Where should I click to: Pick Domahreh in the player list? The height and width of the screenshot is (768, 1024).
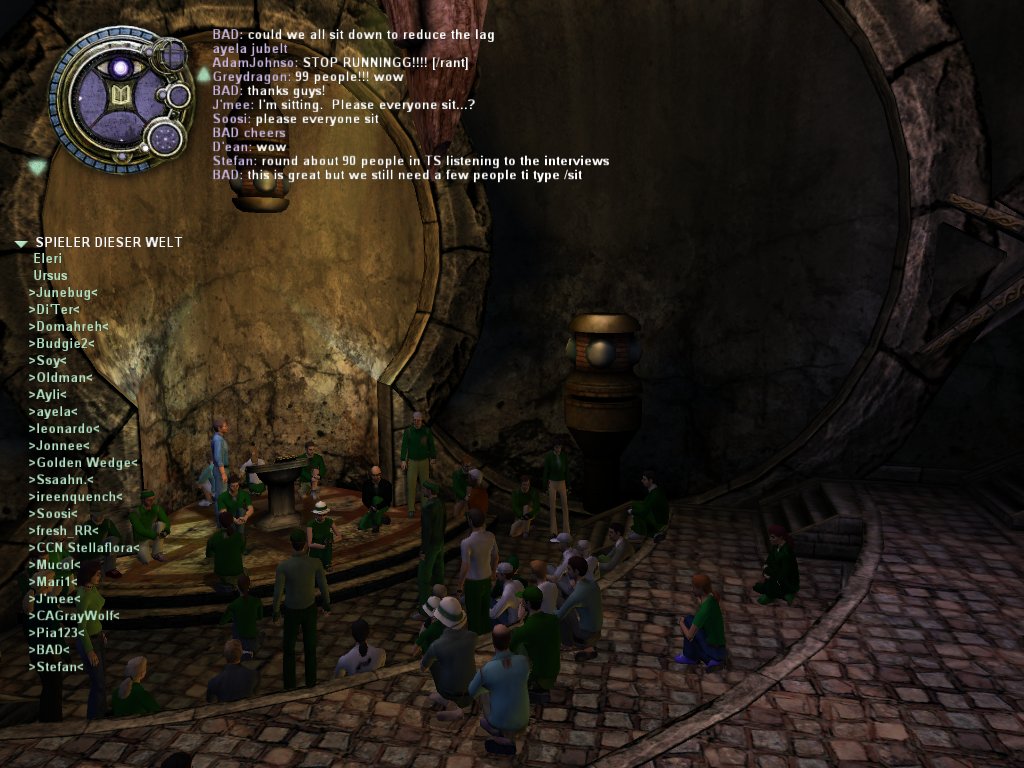click(68, 326)
